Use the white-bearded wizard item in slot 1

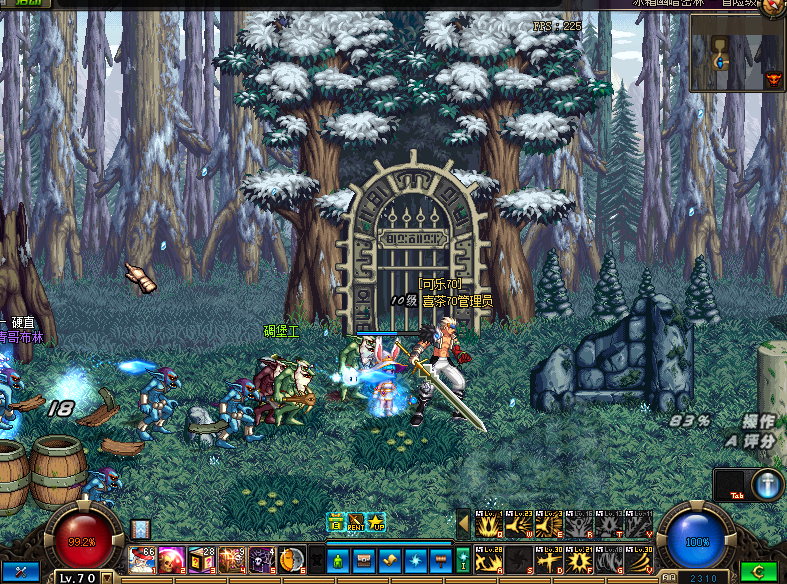(x=142, y=558)
